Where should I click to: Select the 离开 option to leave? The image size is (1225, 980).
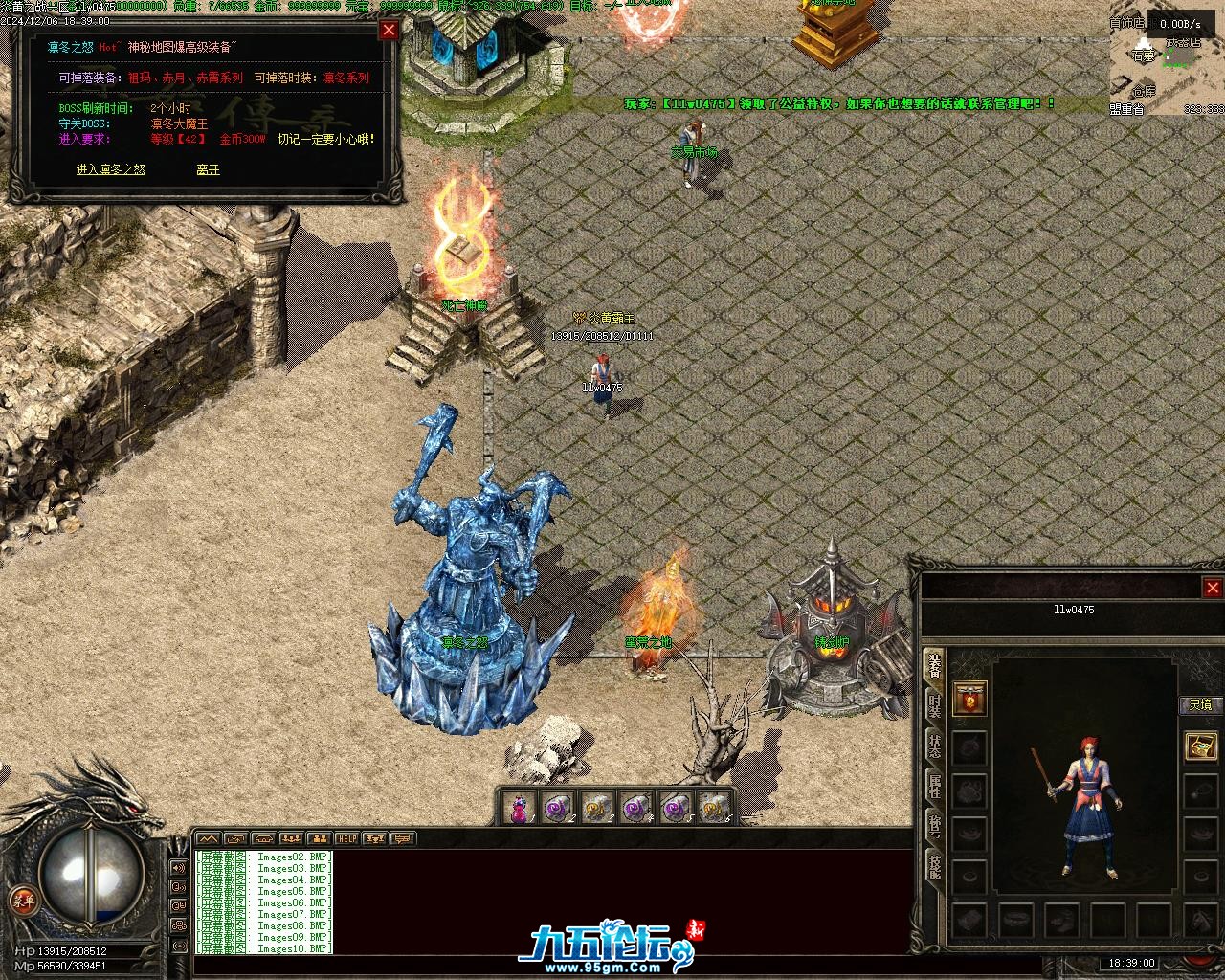point(208,169)
